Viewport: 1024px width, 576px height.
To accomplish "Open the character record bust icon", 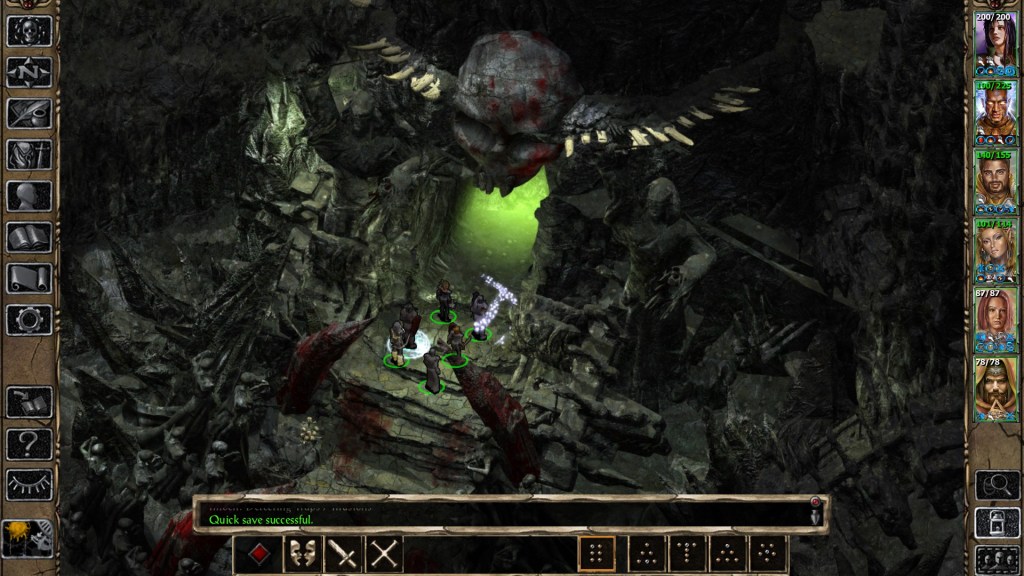I will tap(29, 196).
